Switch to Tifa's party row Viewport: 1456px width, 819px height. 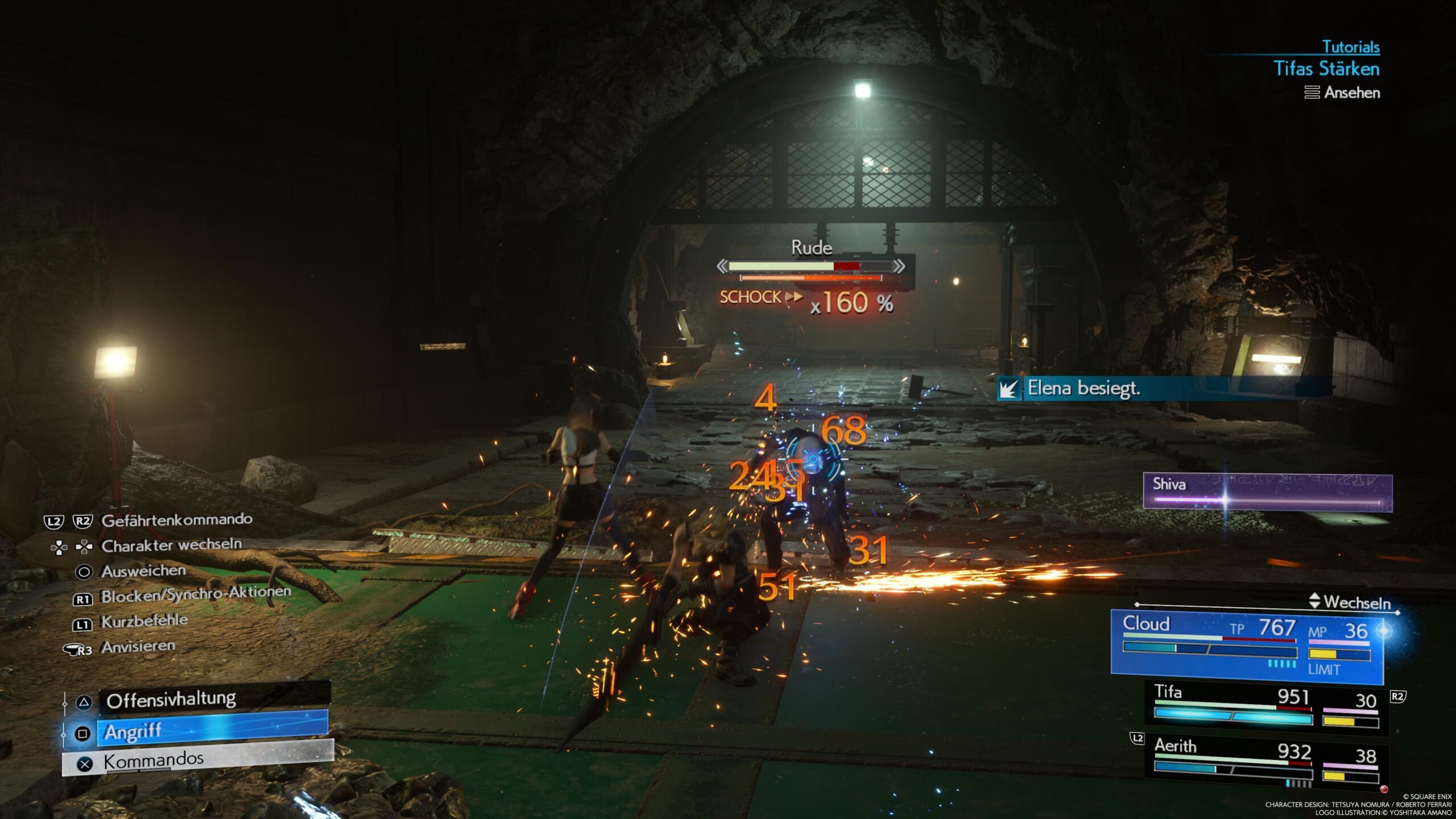pyautogui.click(x=1266, y=708)
